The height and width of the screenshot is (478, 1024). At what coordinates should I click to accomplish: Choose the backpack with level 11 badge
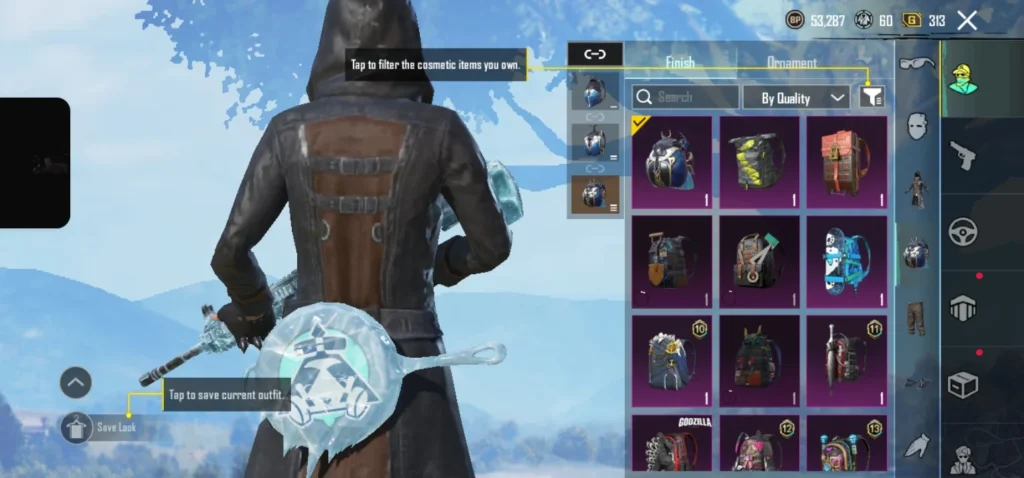(x=846, y=360)
